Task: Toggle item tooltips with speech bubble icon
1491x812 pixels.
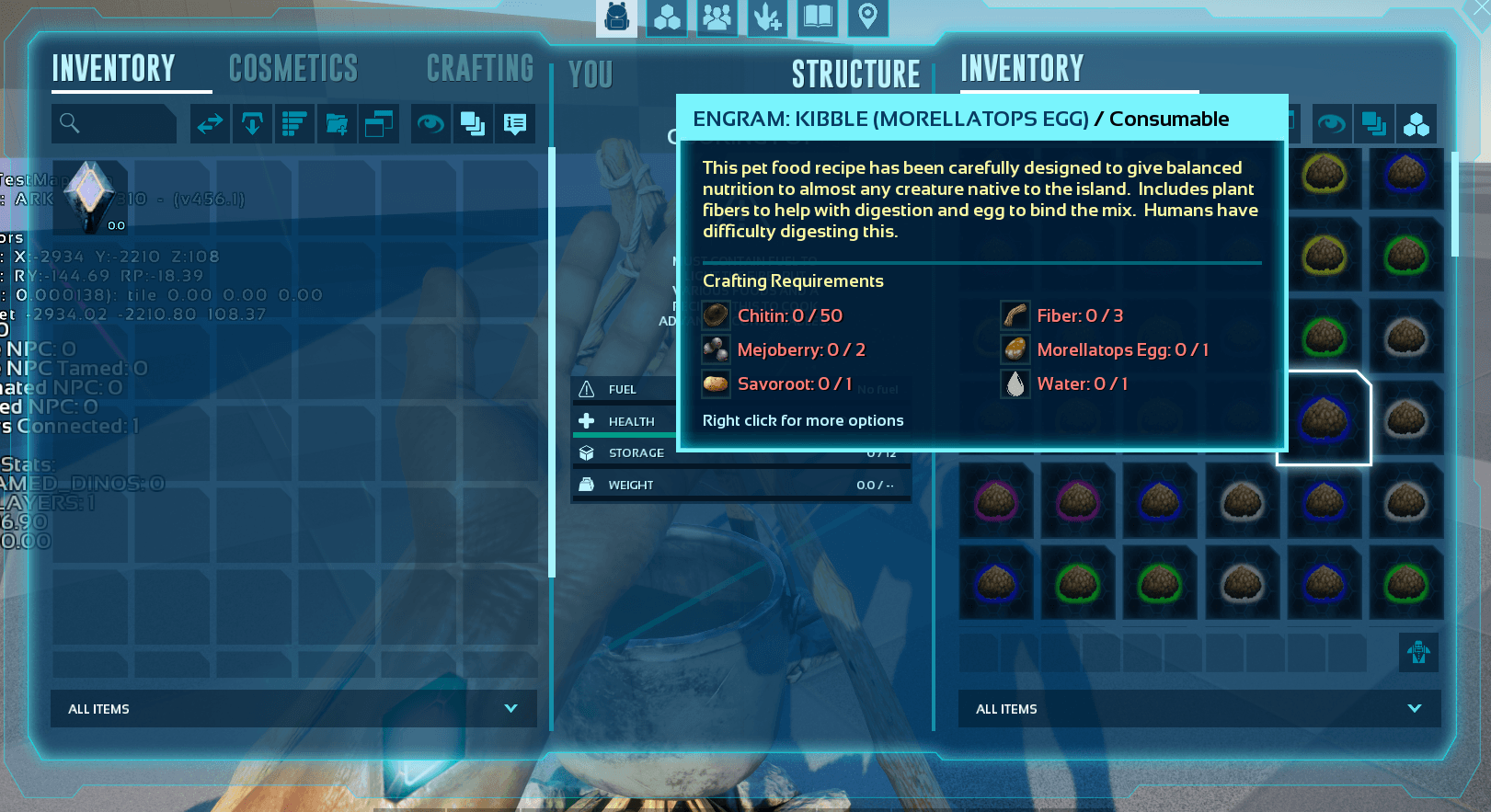Action: [515, 123]
